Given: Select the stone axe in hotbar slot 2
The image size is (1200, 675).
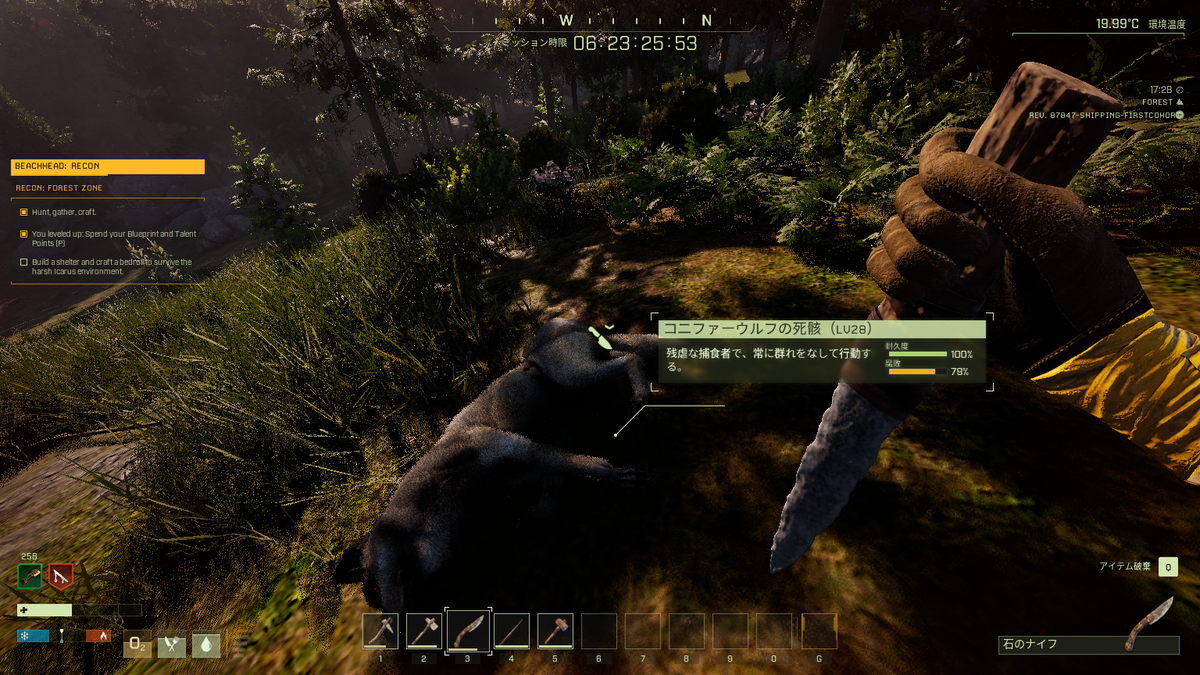Looking at the screenshot, I should point(424,631).
